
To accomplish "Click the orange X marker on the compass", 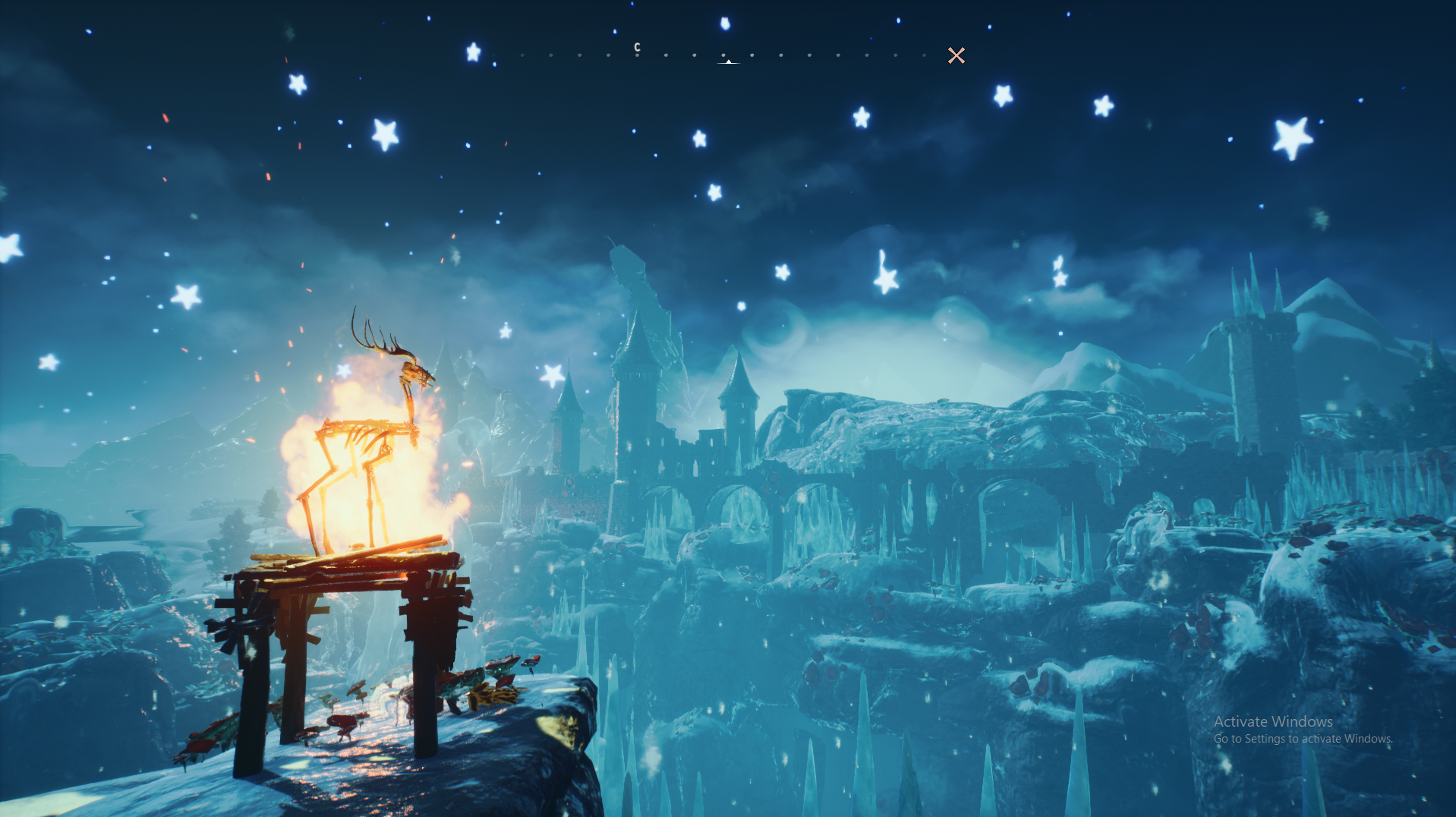I will pos(956,55).
